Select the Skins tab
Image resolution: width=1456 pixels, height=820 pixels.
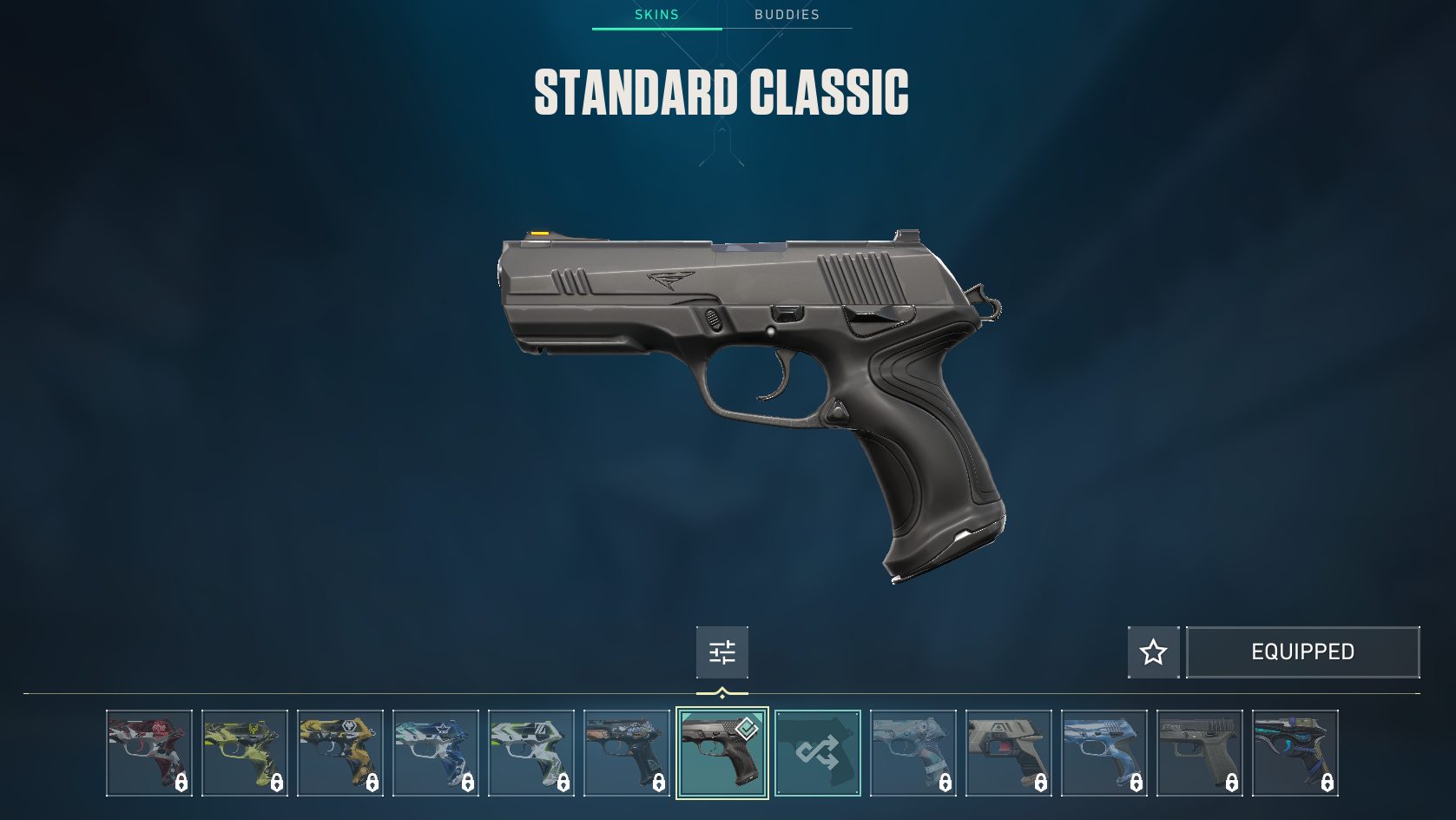pyautogui.click(x=656, y=15)
